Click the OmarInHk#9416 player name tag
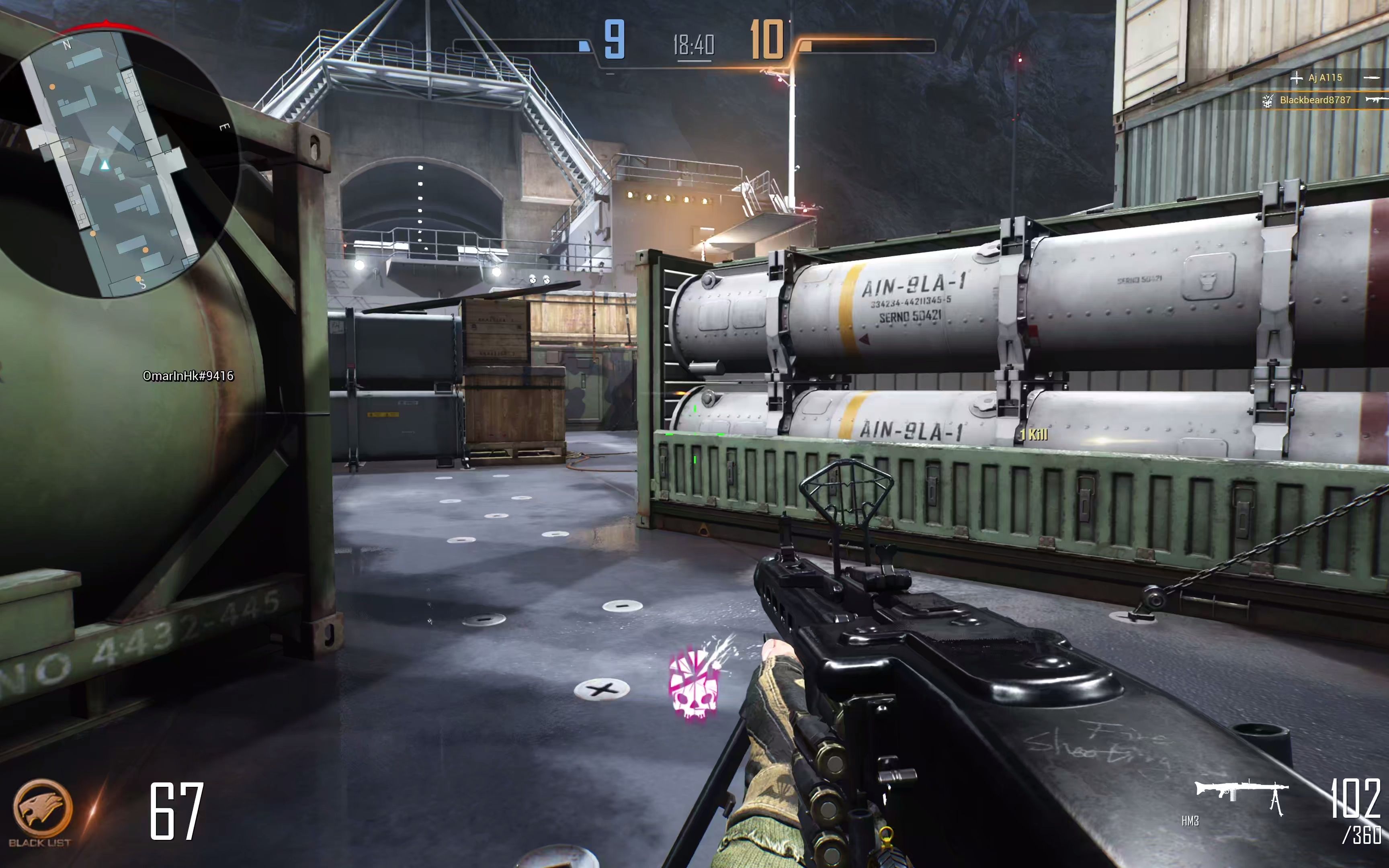Viewport: 1389px width, 868px height. click(x=188, y=376)
